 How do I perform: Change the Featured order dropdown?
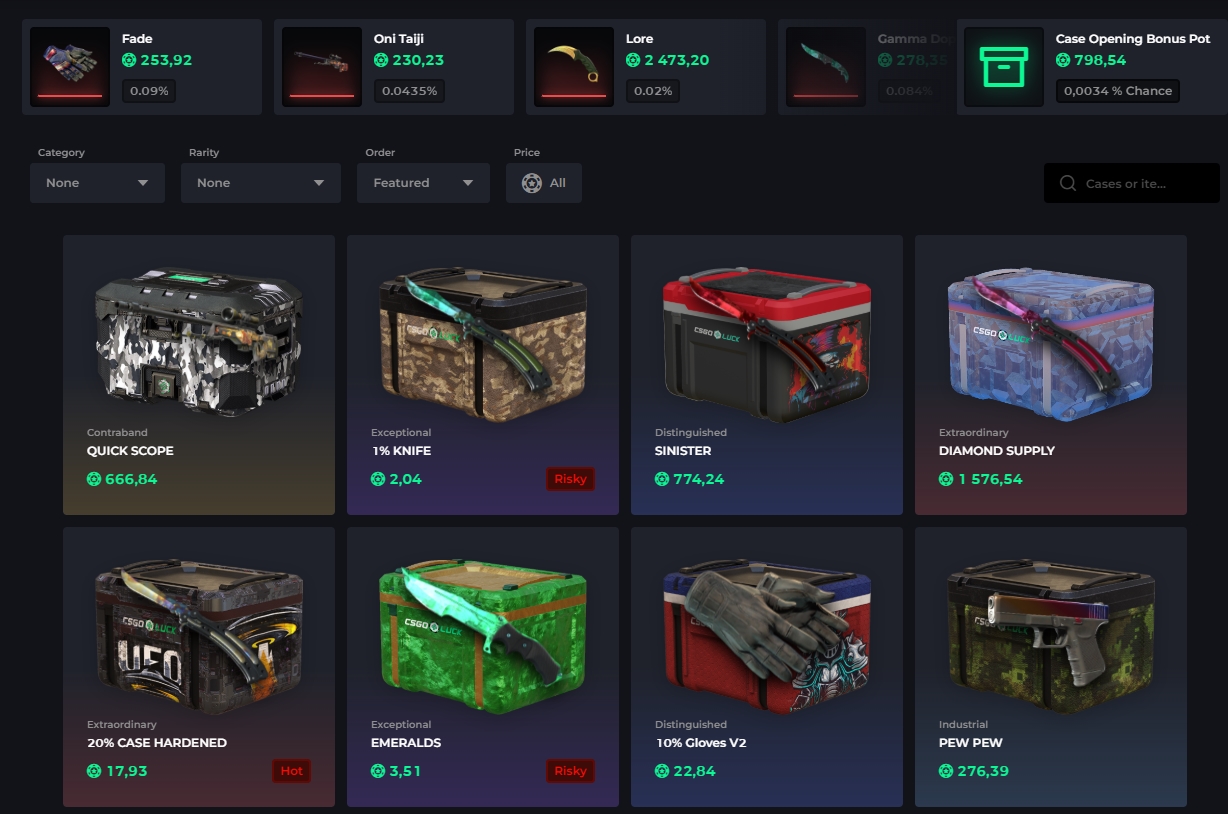tap(423, 183)
